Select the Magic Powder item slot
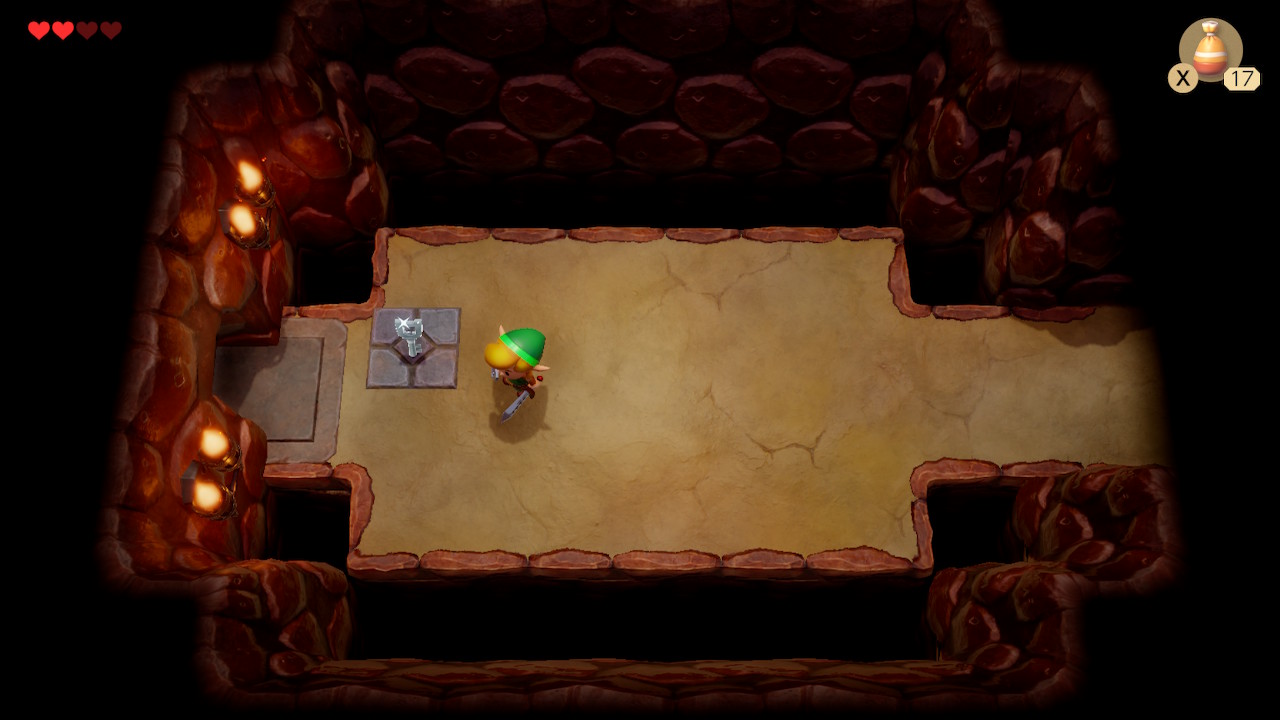 coord(1210,50)
